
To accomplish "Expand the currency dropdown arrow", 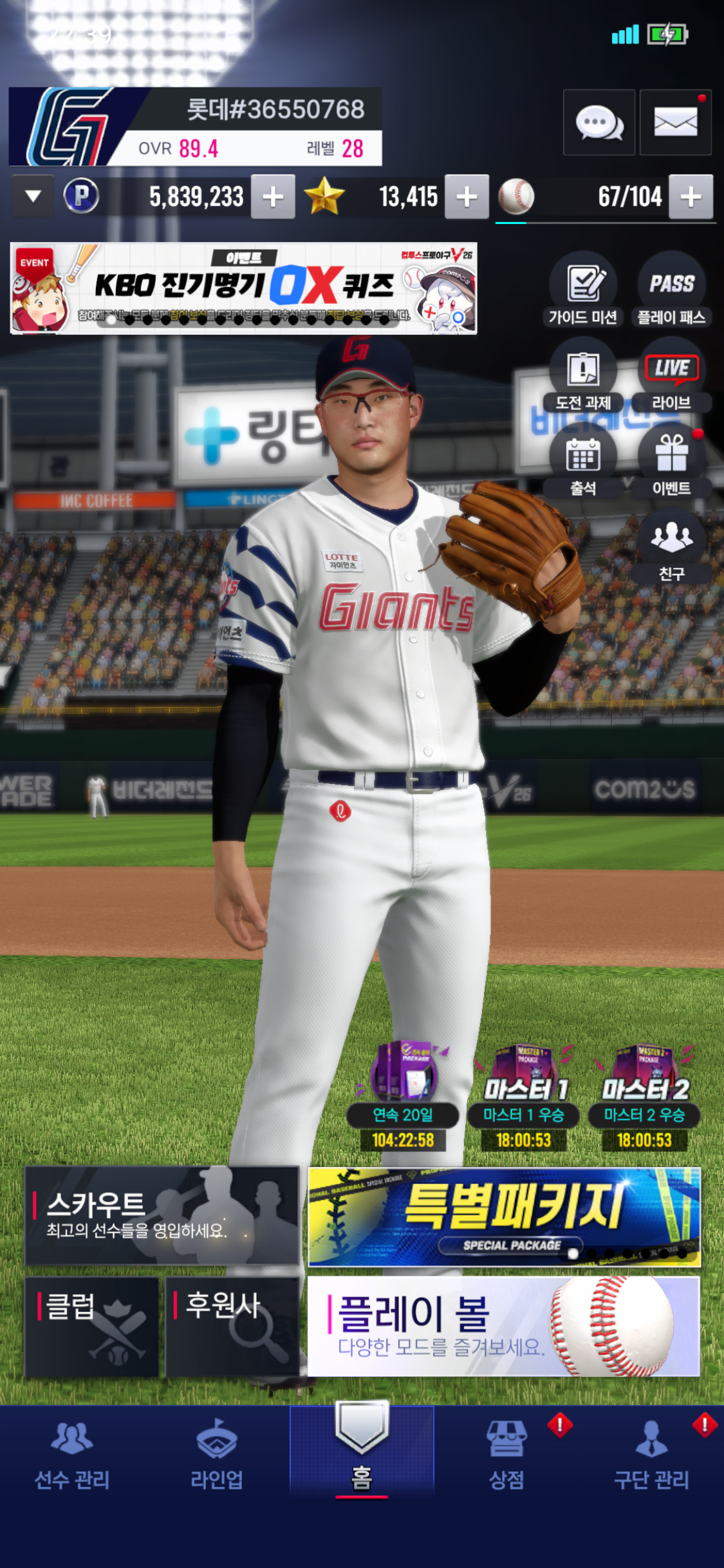I will pyautogui.click(x=33, y=196).
